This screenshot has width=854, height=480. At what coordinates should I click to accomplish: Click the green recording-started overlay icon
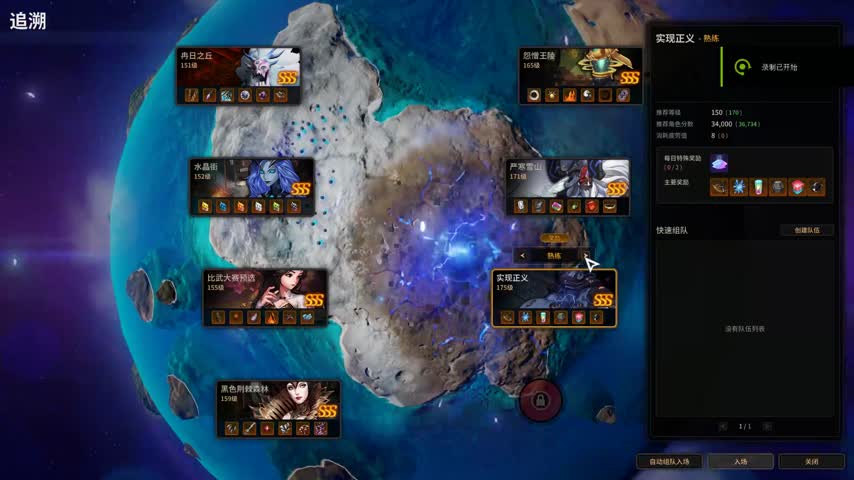(x=741, y=67)
